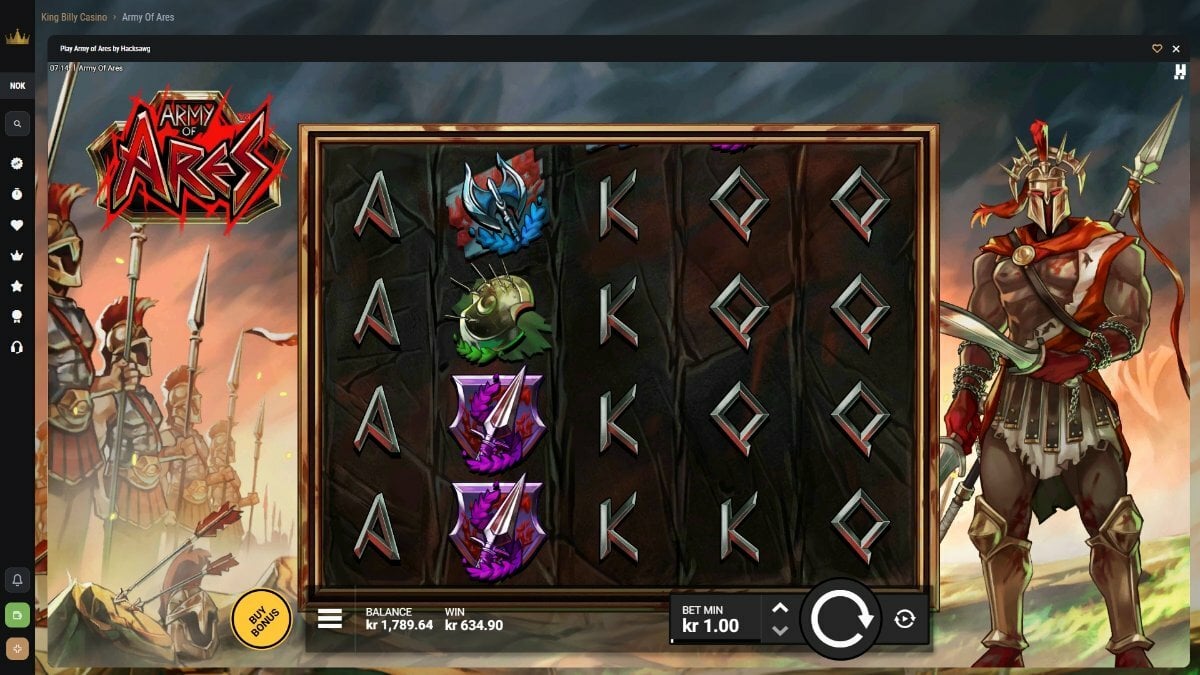Open the notifications bell

[x=17, y=580]
